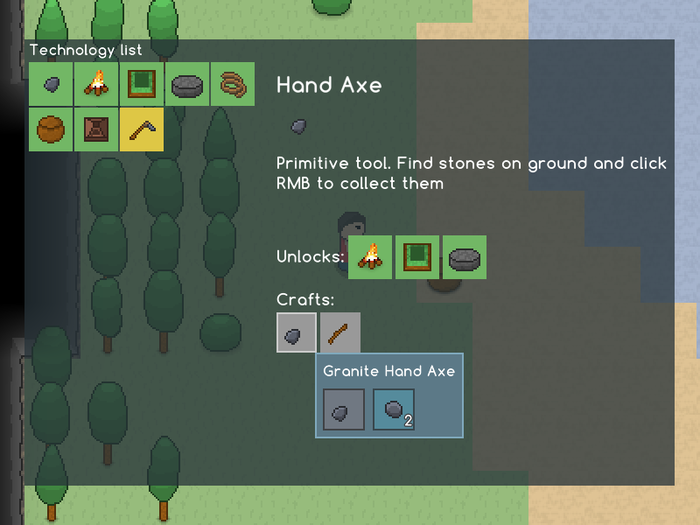Craft the granite hand axe under Crafts
700x525 pixels.
pos(297,332)
